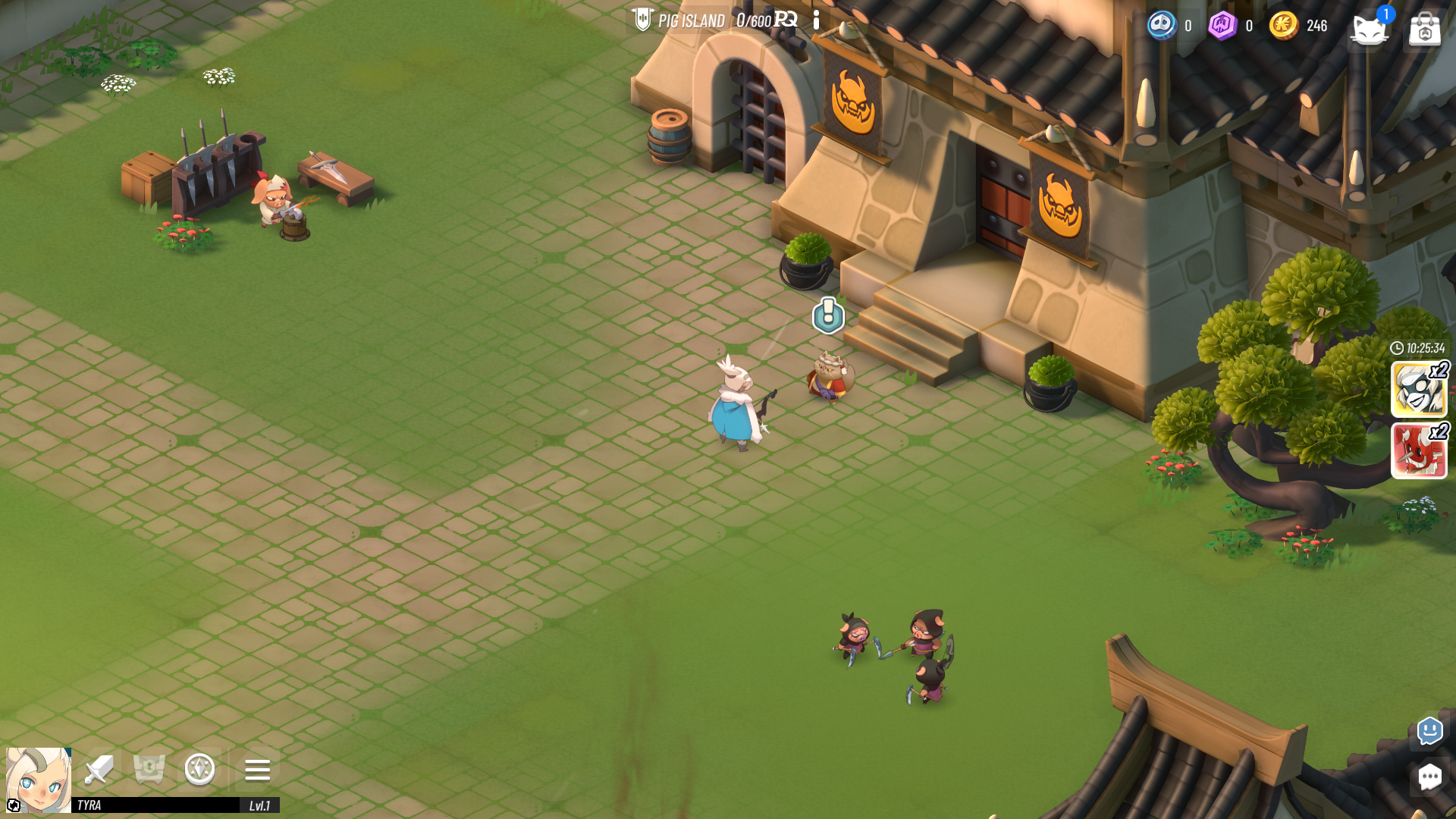Open the hamburger menu in the bottom bar
The image size is (1456, 819).
[257, 770]
